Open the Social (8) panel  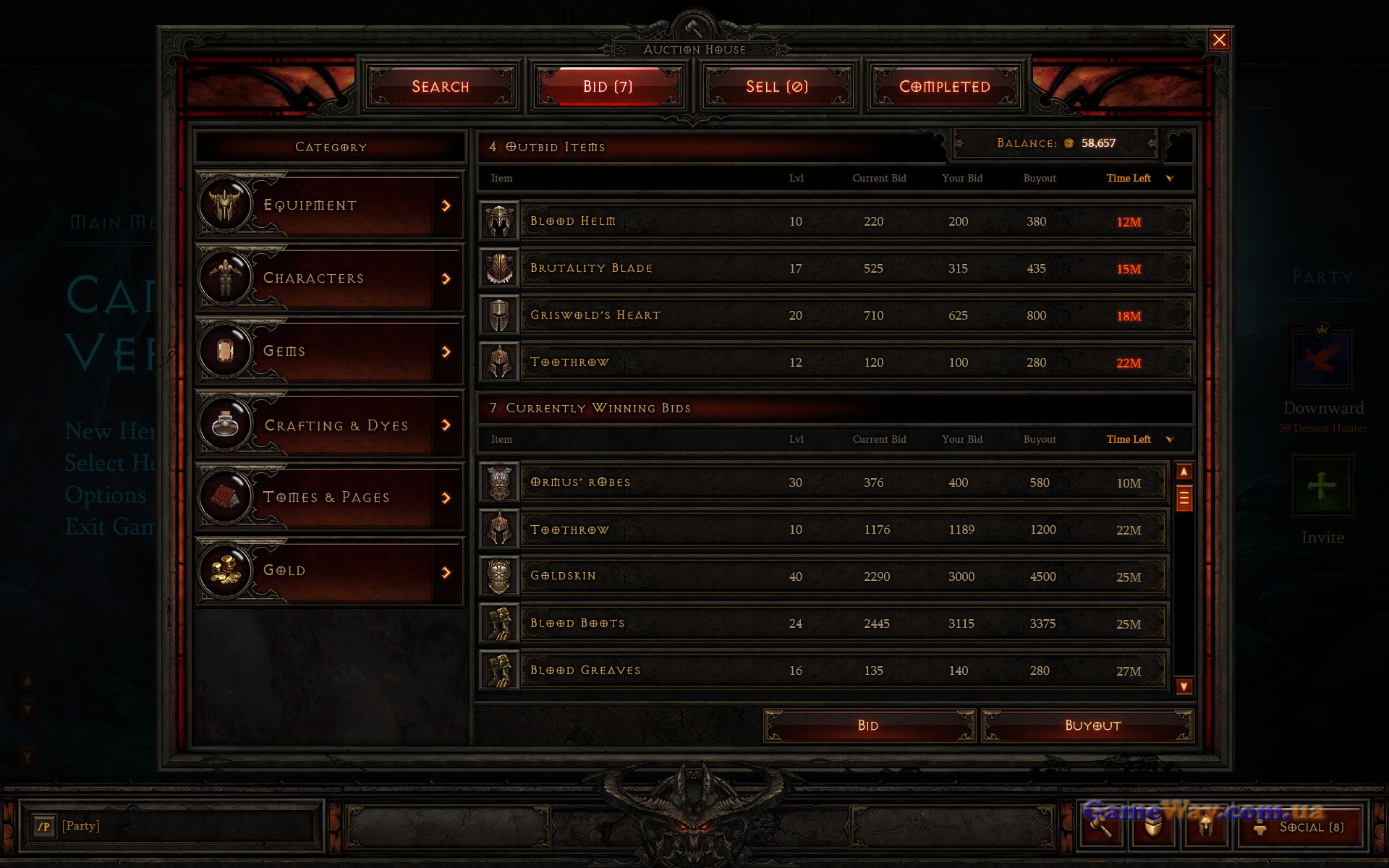pyautogui.click(x=1310, y=827)
